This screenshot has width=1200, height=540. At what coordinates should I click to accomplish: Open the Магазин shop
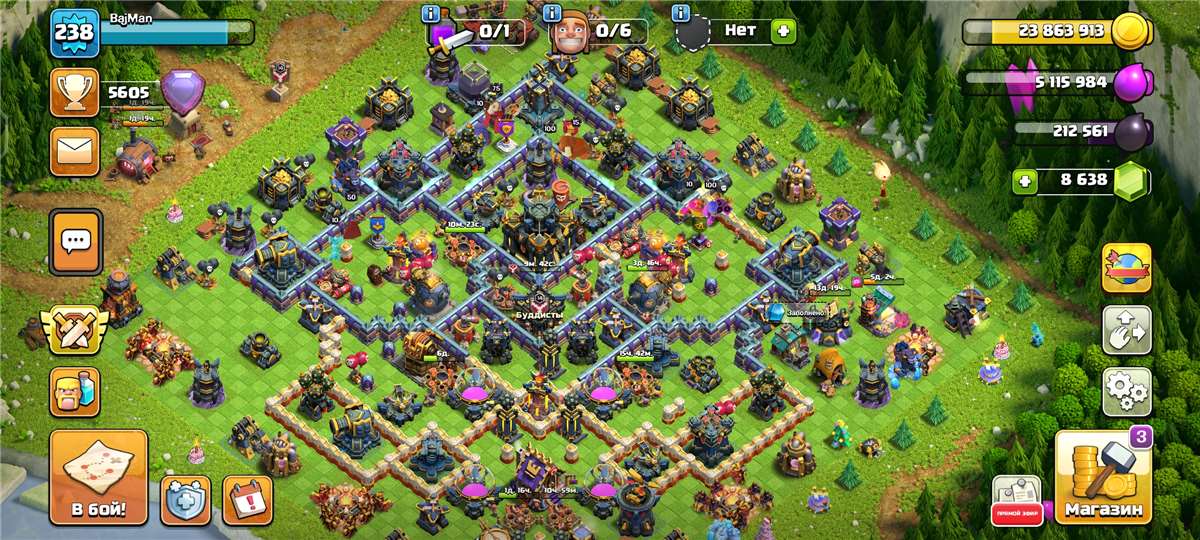[1103, 478]
